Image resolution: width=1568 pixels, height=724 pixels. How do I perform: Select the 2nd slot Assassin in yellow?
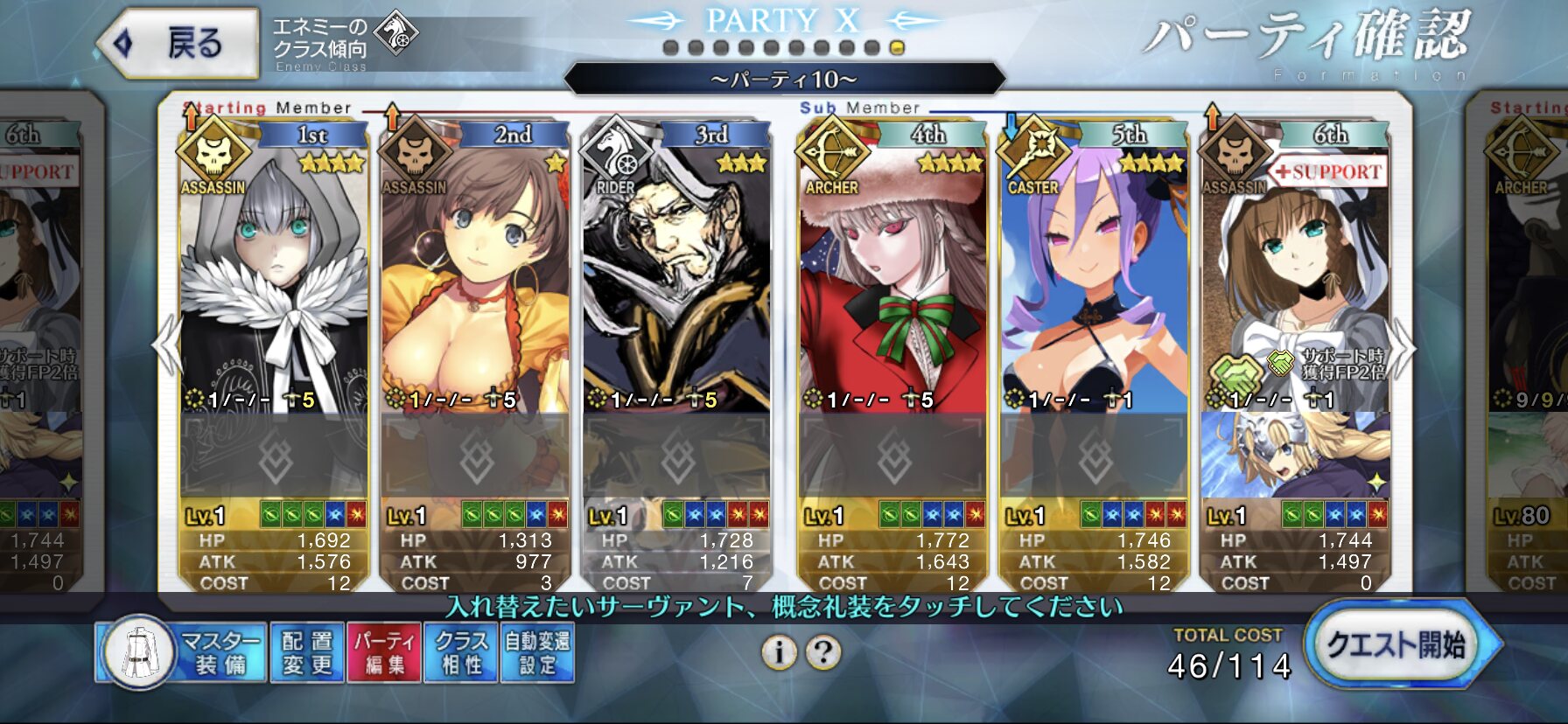(474, 280)
